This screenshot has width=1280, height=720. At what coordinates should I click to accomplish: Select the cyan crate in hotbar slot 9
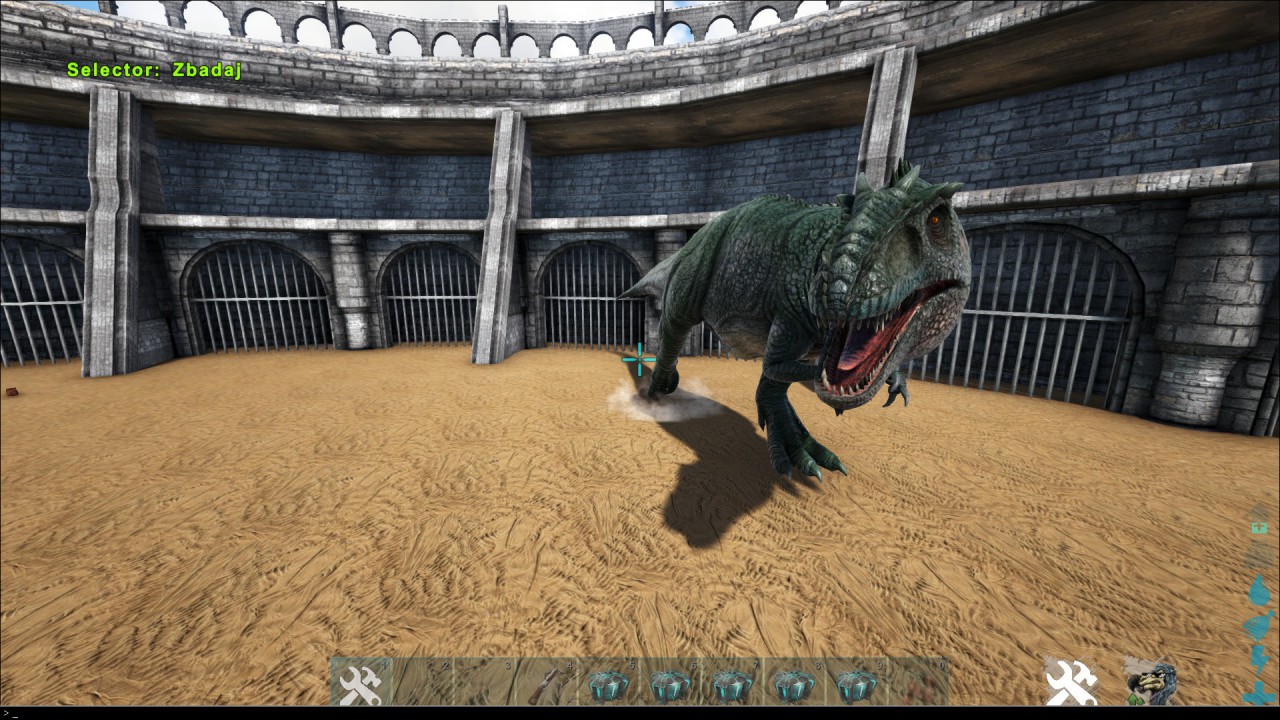[x=856, y=684]
